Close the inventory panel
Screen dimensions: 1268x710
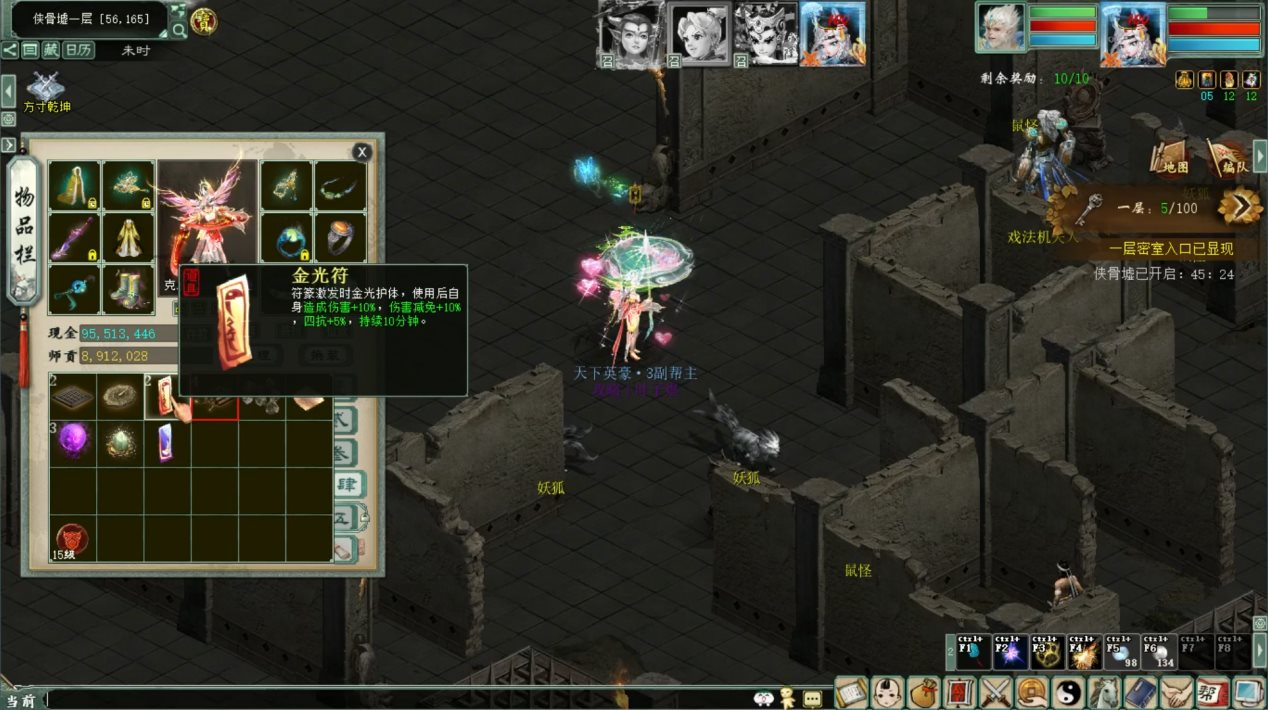point(362,152)
